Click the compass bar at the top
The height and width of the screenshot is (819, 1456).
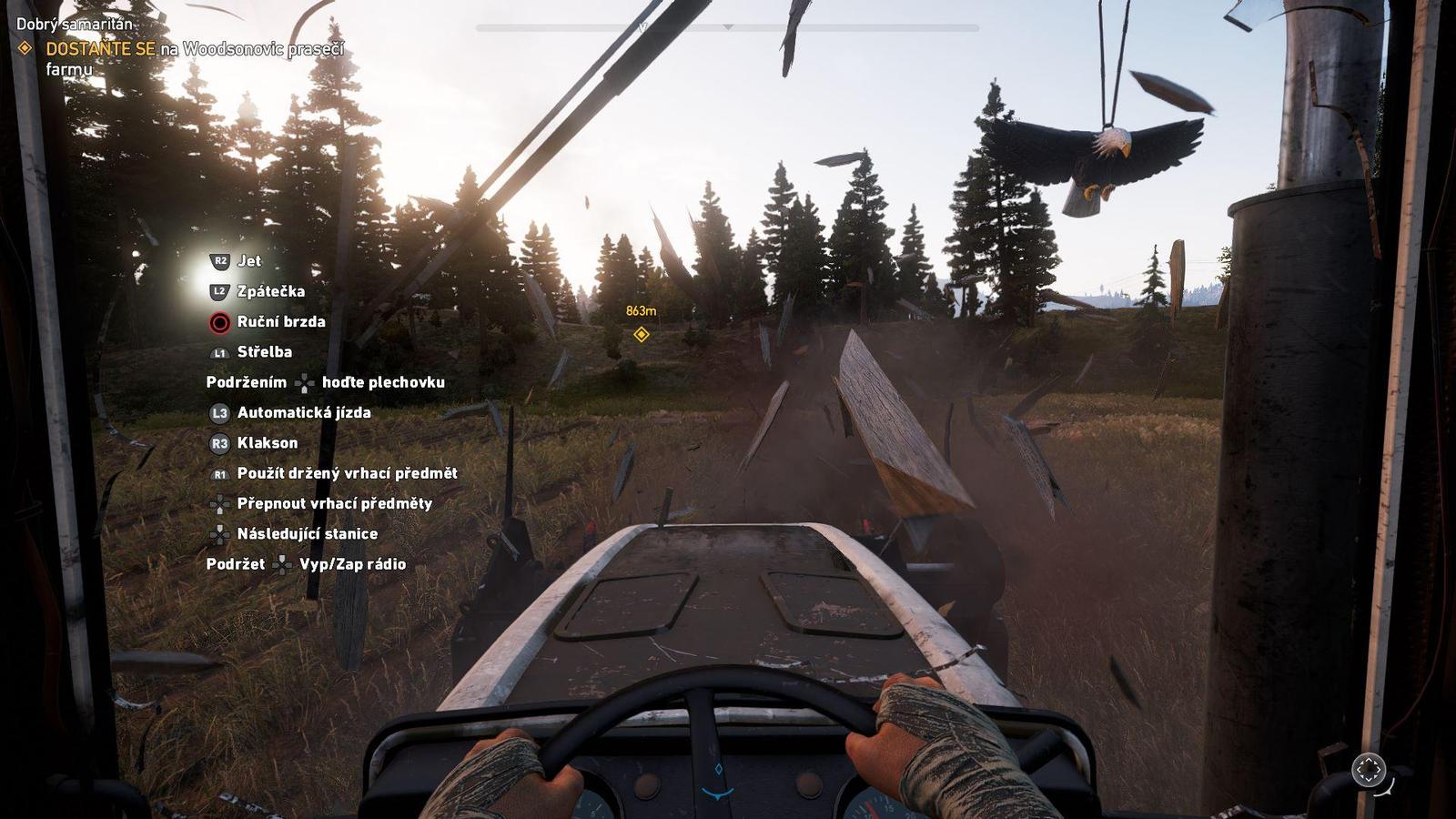(x=727, y=28)
